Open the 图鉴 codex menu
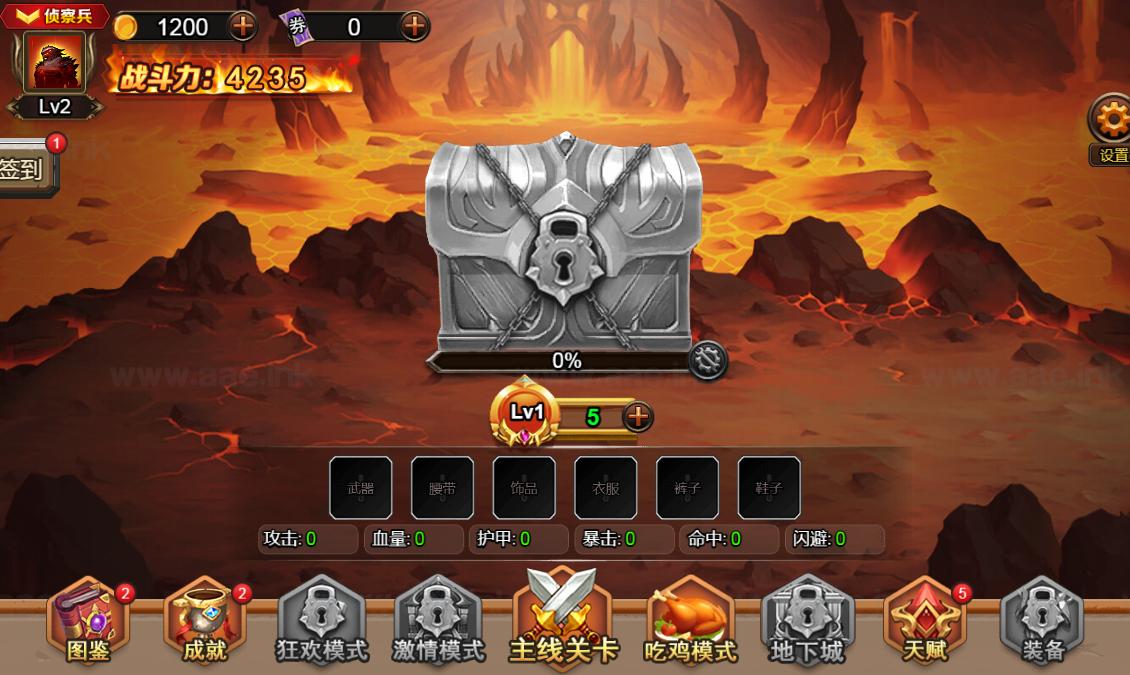 pyautogui.click(x=88, y=622)
